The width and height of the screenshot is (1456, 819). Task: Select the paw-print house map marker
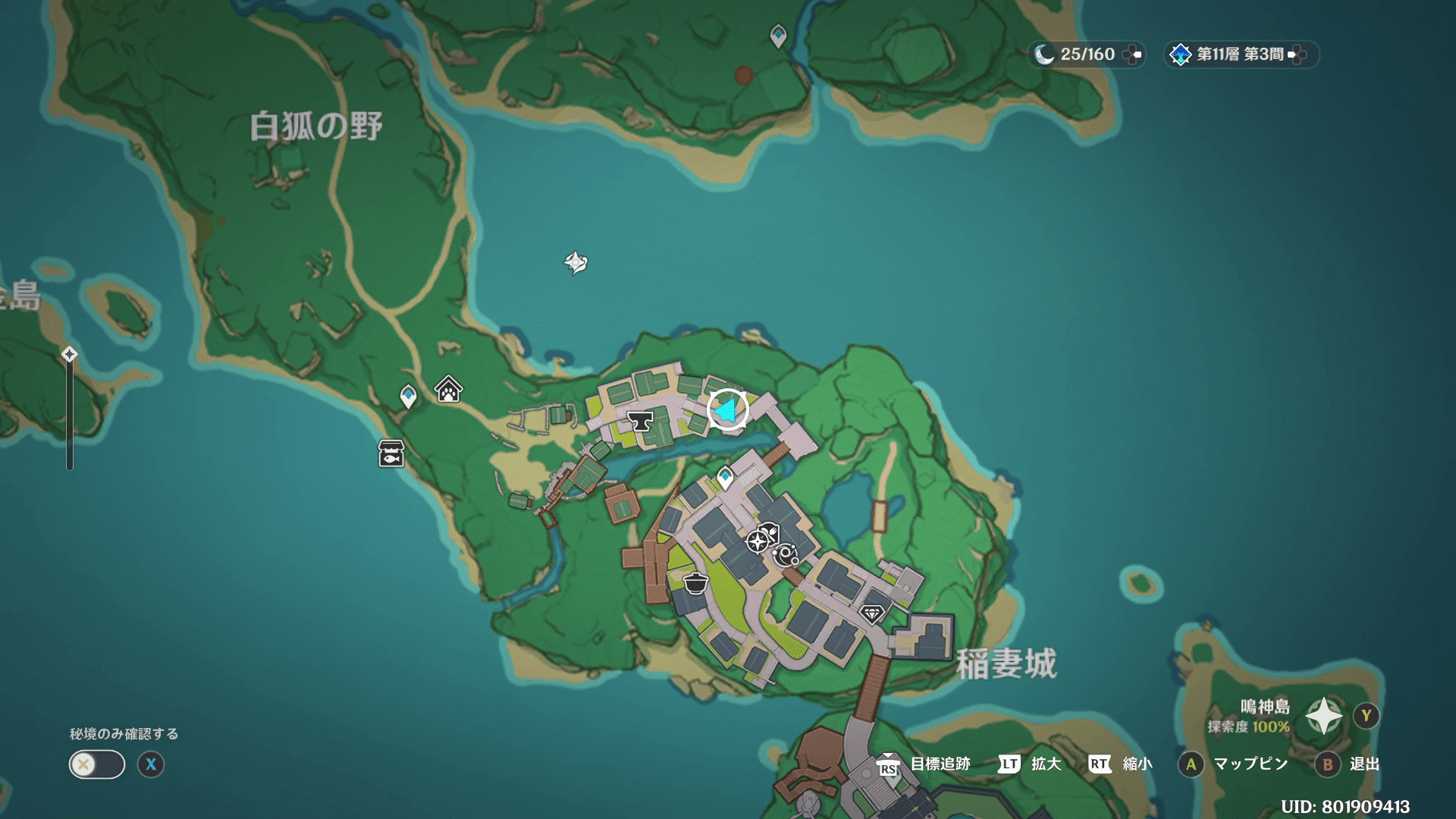[448, 390]
